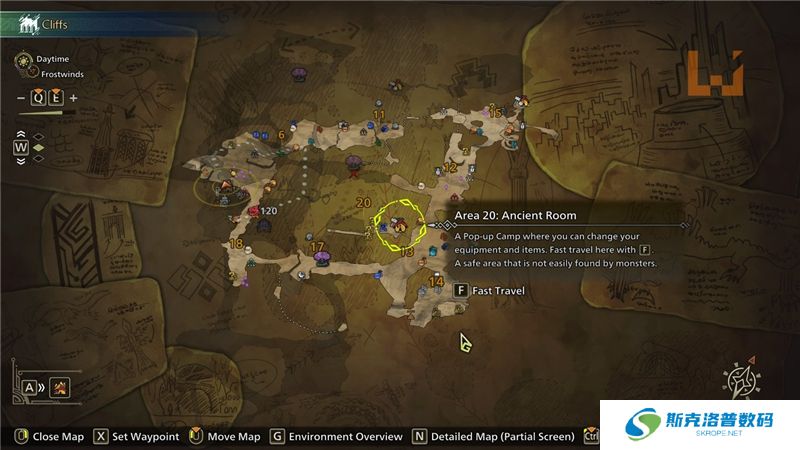Switch to Detailed Map (Partial Screen)

click(493, 437)
